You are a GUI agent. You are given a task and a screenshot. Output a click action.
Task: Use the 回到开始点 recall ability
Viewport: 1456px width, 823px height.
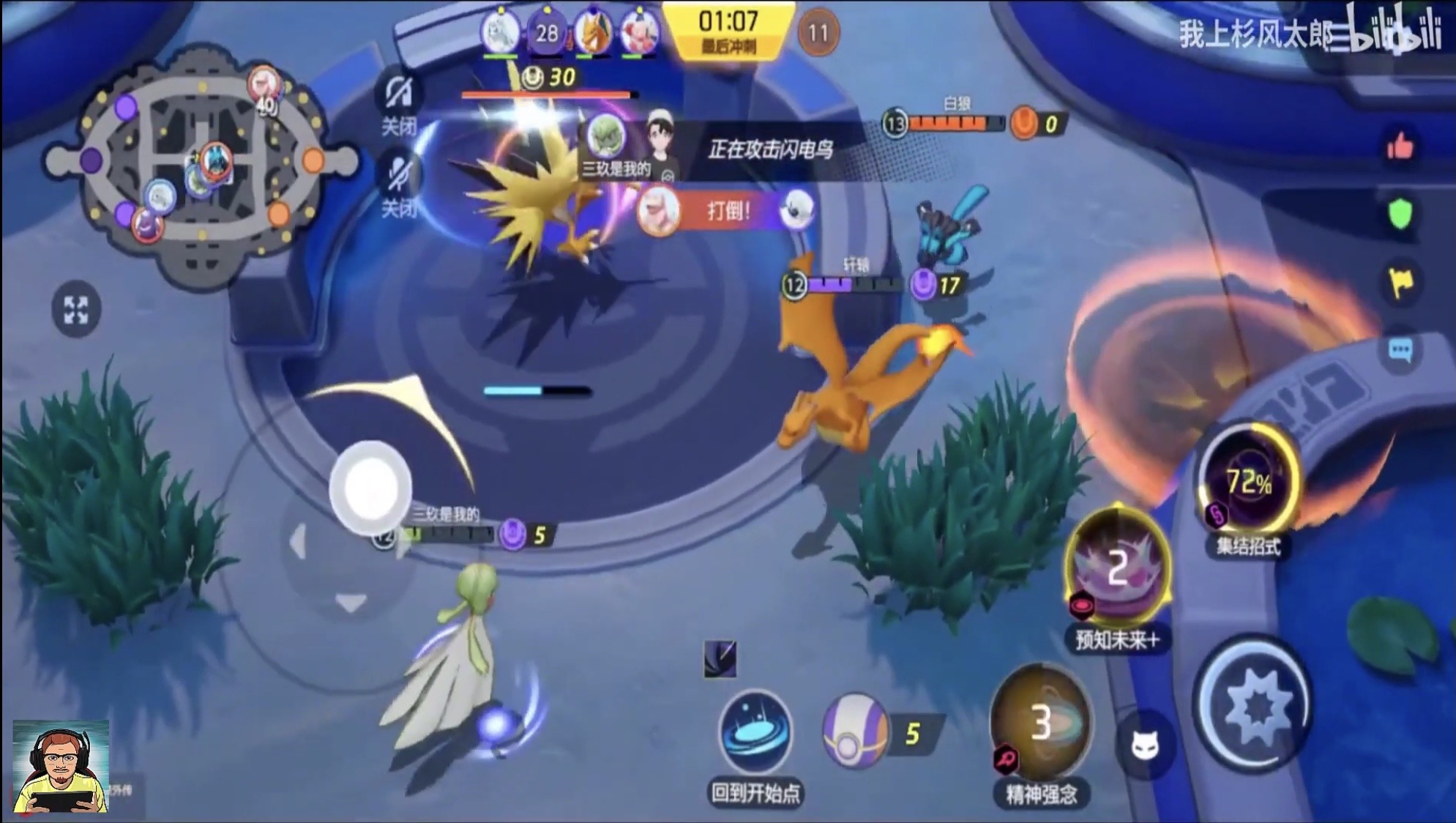[755, 731]
